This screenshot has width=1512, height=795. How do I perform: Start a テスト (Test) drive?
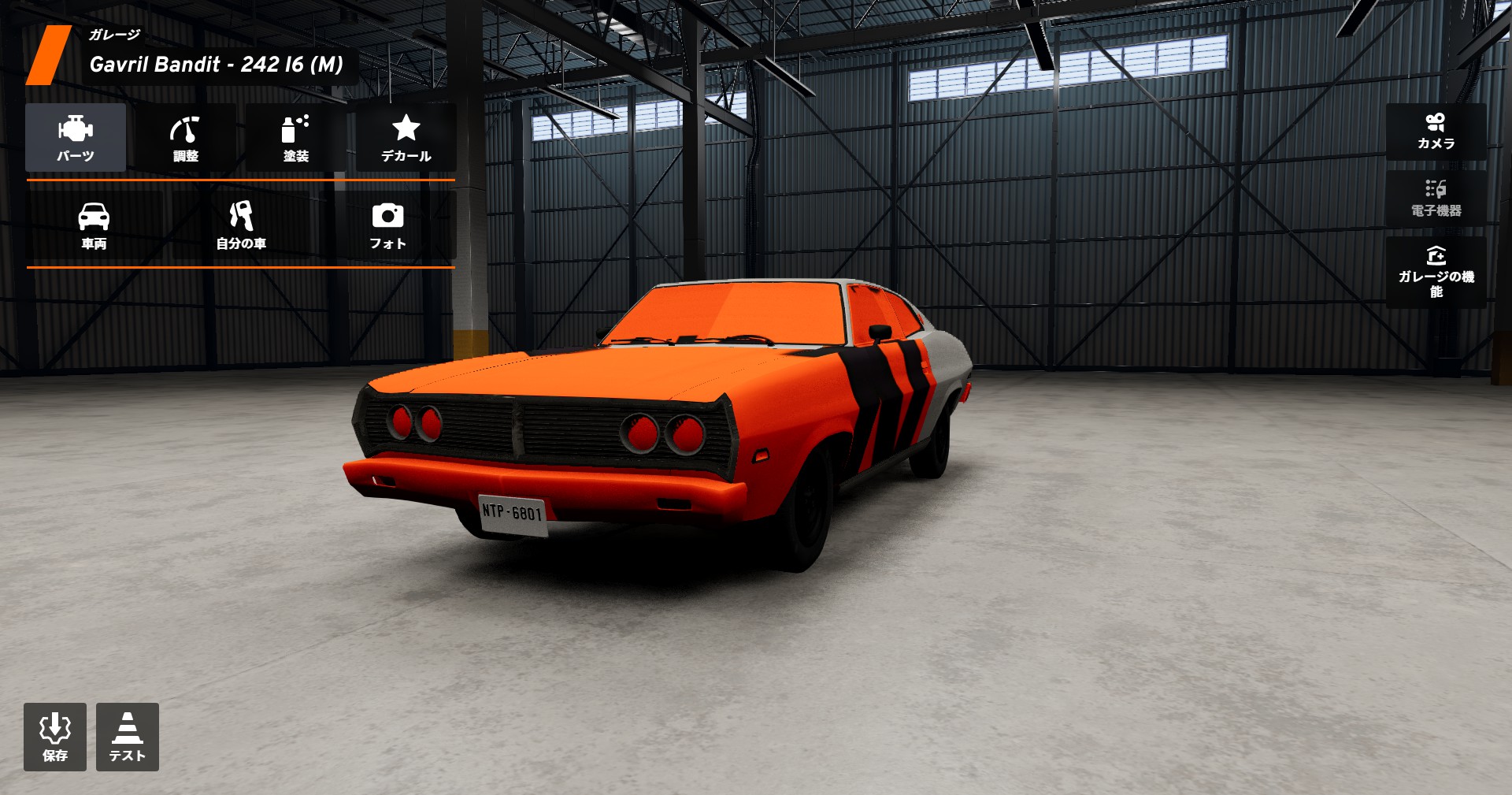coord(128,737)
